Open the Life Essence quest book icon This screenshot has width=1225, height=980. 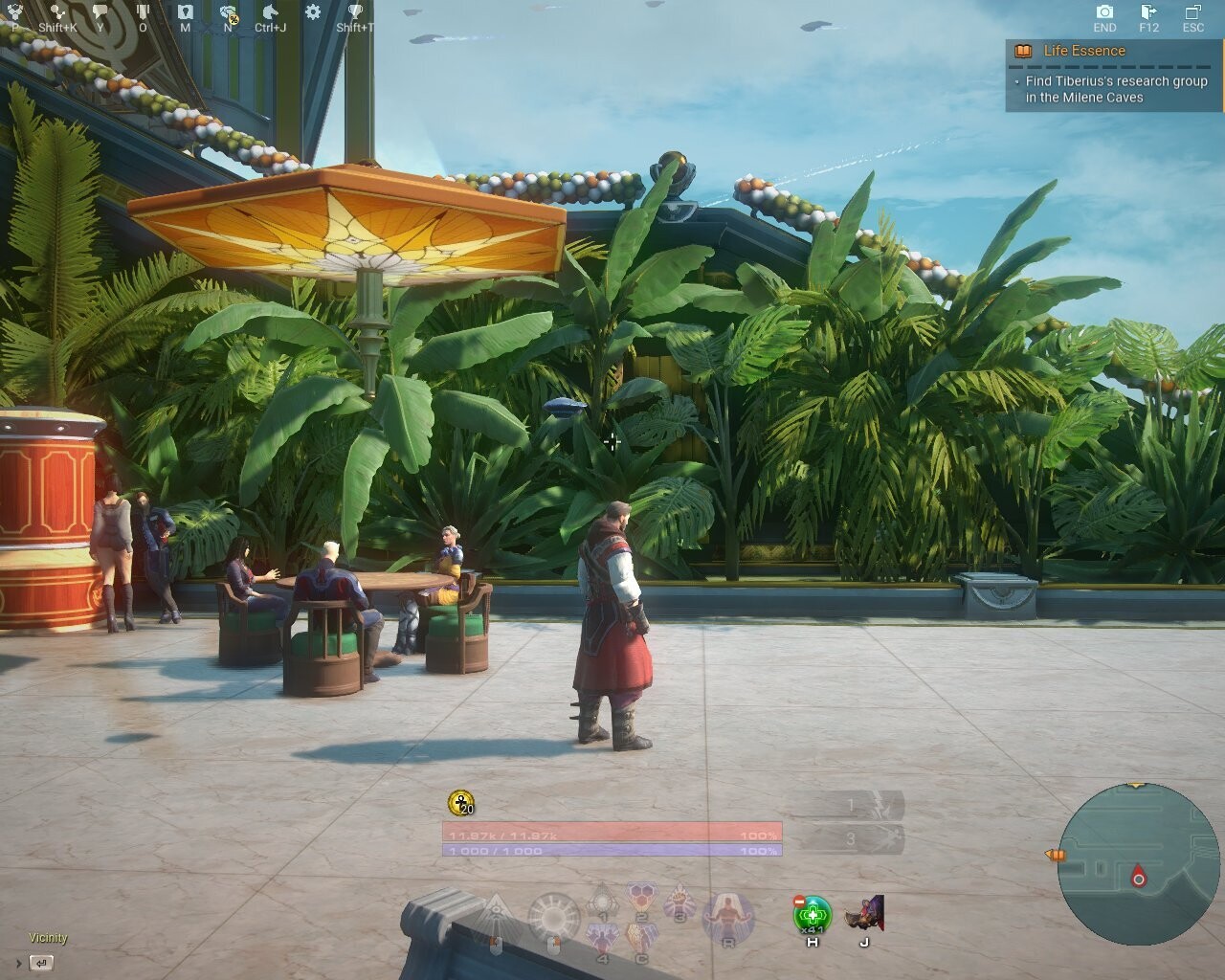click(x=1024, y=52)
